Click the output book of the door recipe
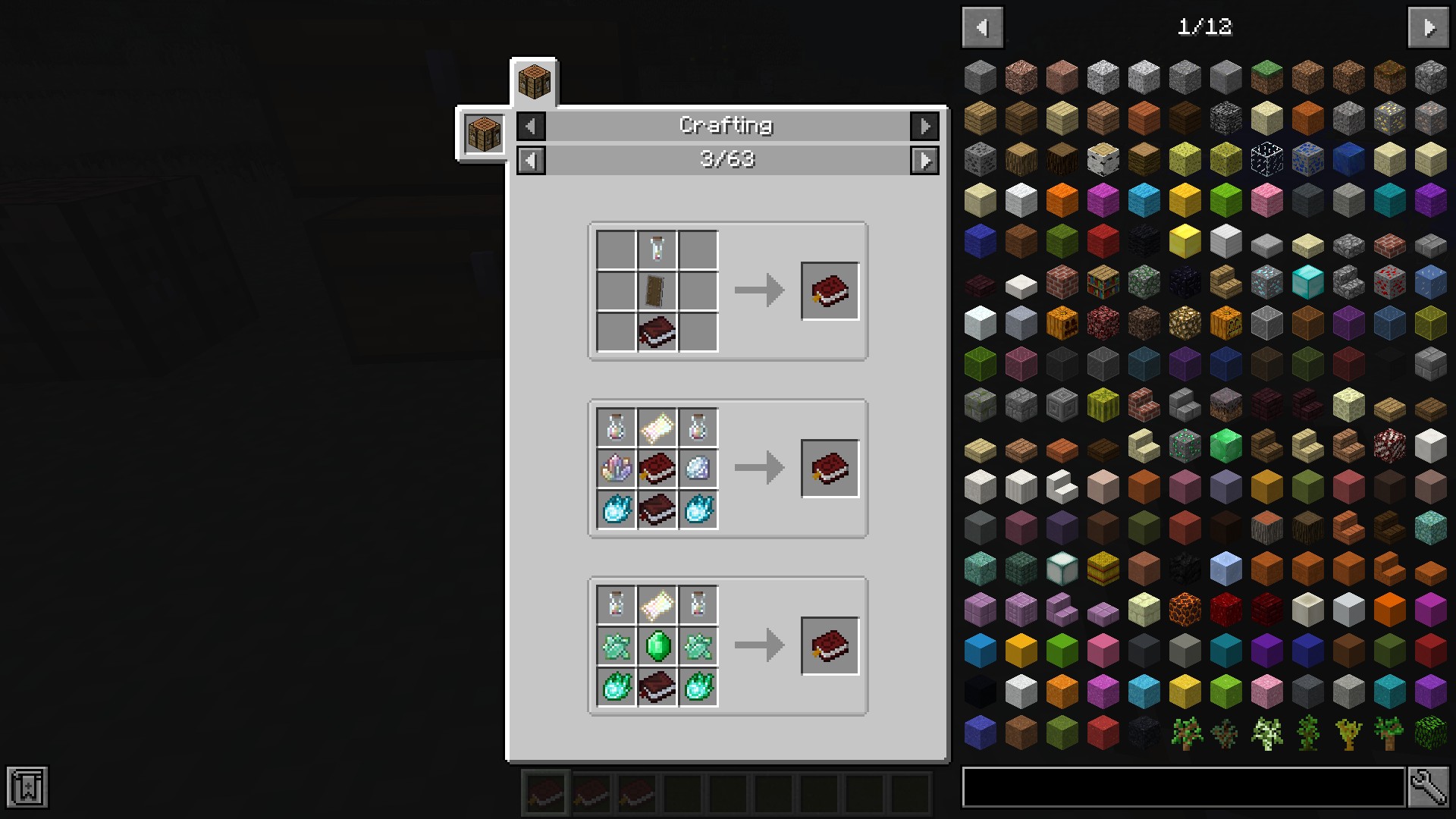Viewport: 1456px width, 819px height. 830,291
